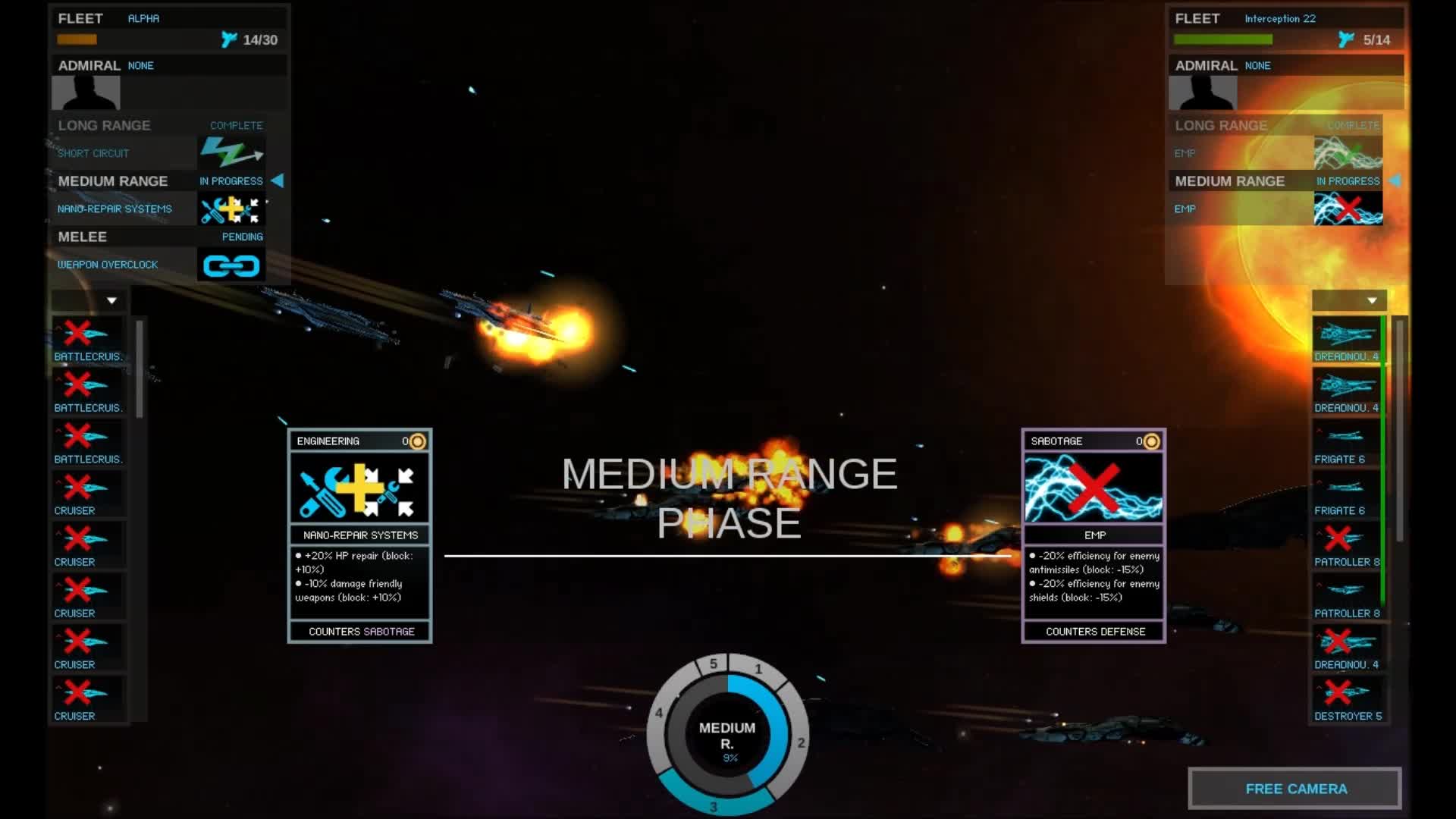Screen dimensions: 1456x819
Task: Select the Short Circuit ability icon
Action: point(231,152)
